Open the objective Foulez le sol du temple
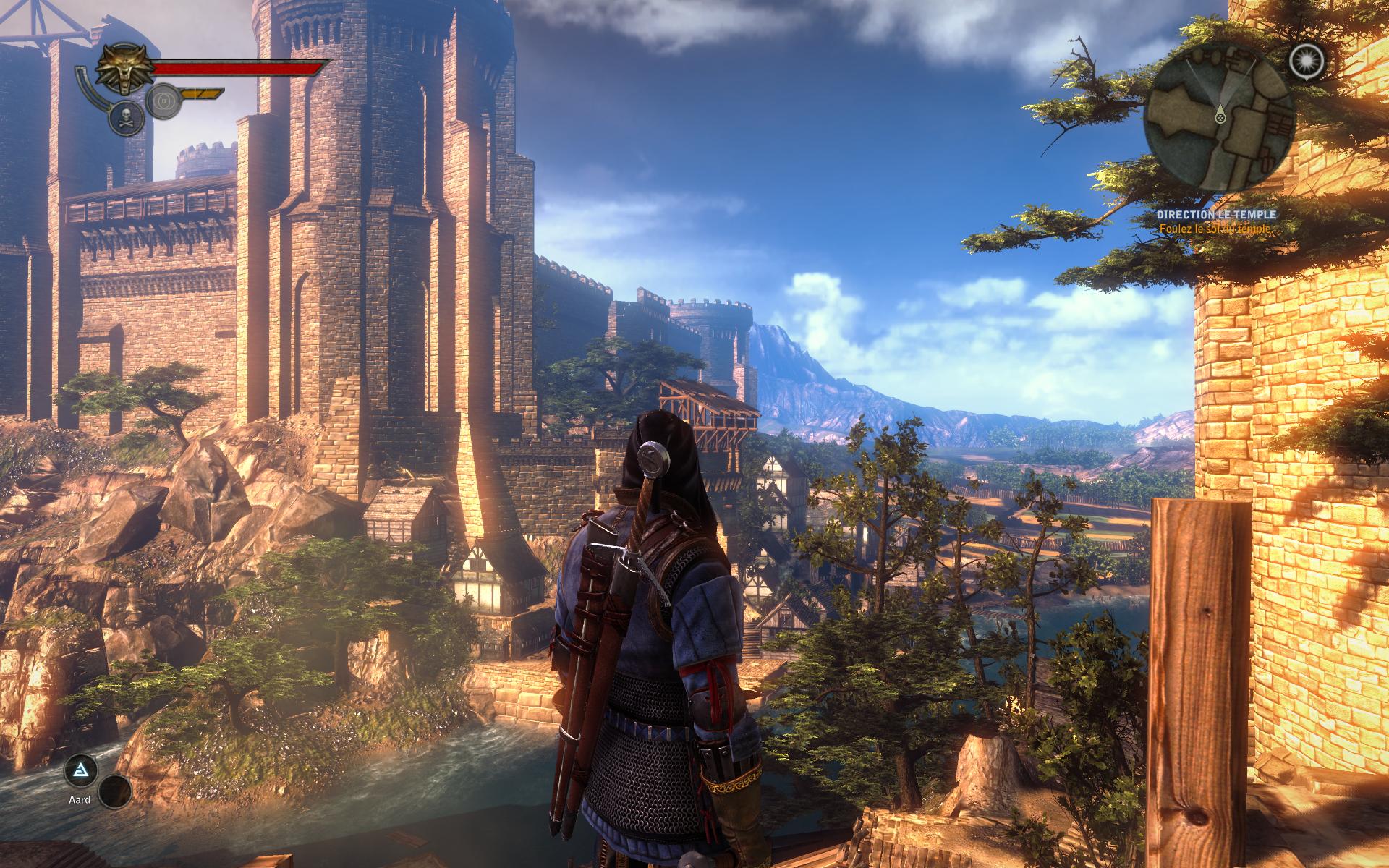The image size is (1389, 868). coord(1215,227)
